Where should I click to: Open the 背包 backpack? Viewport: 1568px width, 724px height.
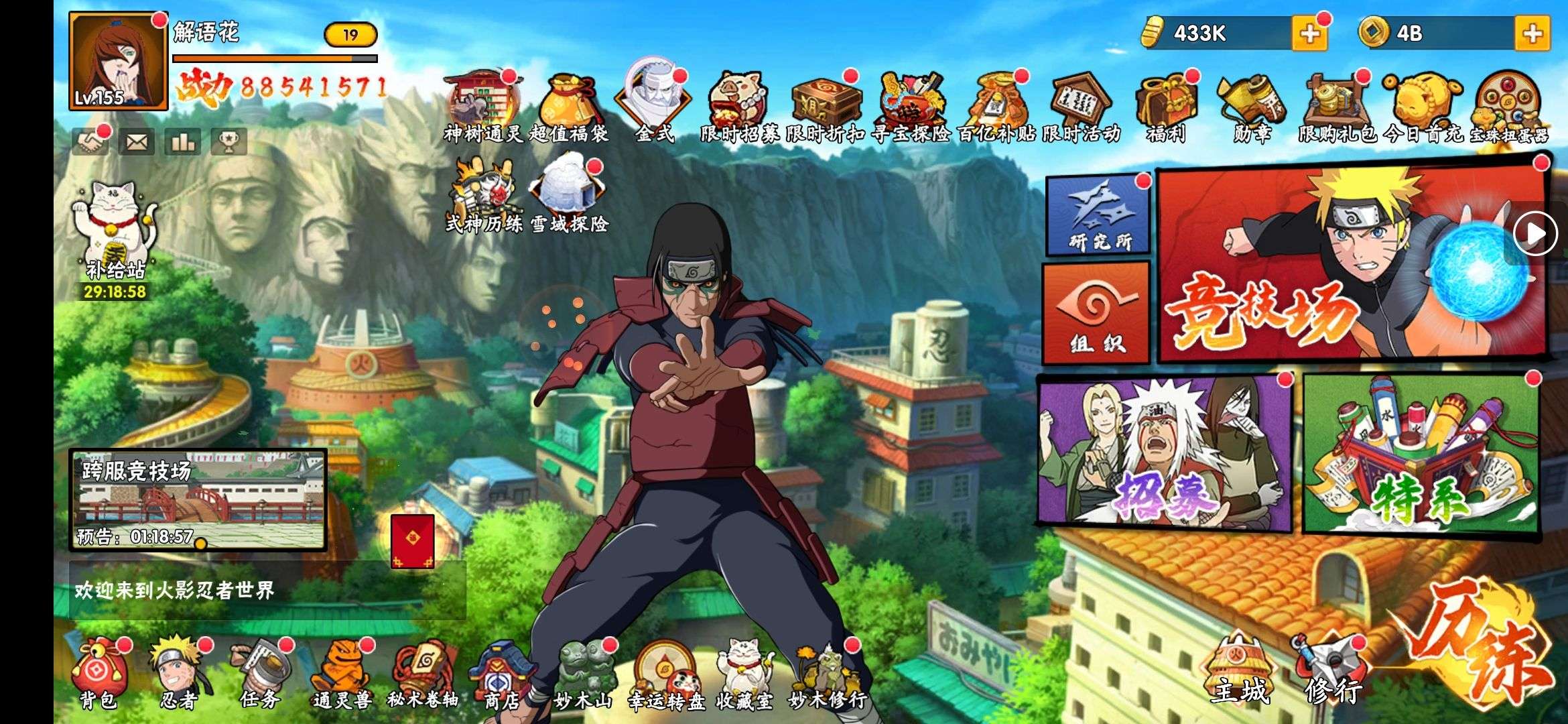tap(99, 674)
